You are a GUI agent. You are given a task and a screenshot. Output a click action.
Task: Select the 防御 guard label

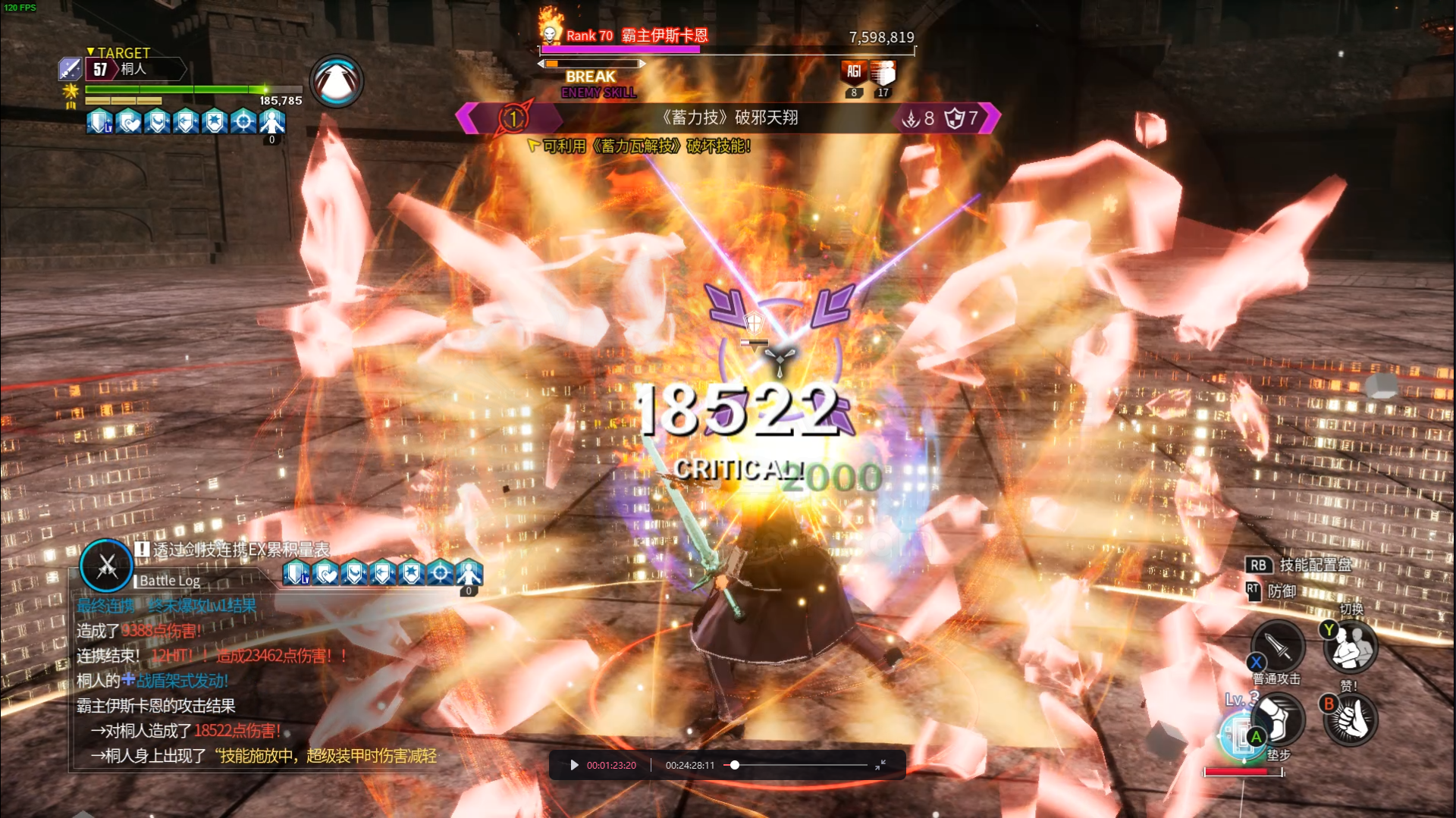pos(1282,591)
